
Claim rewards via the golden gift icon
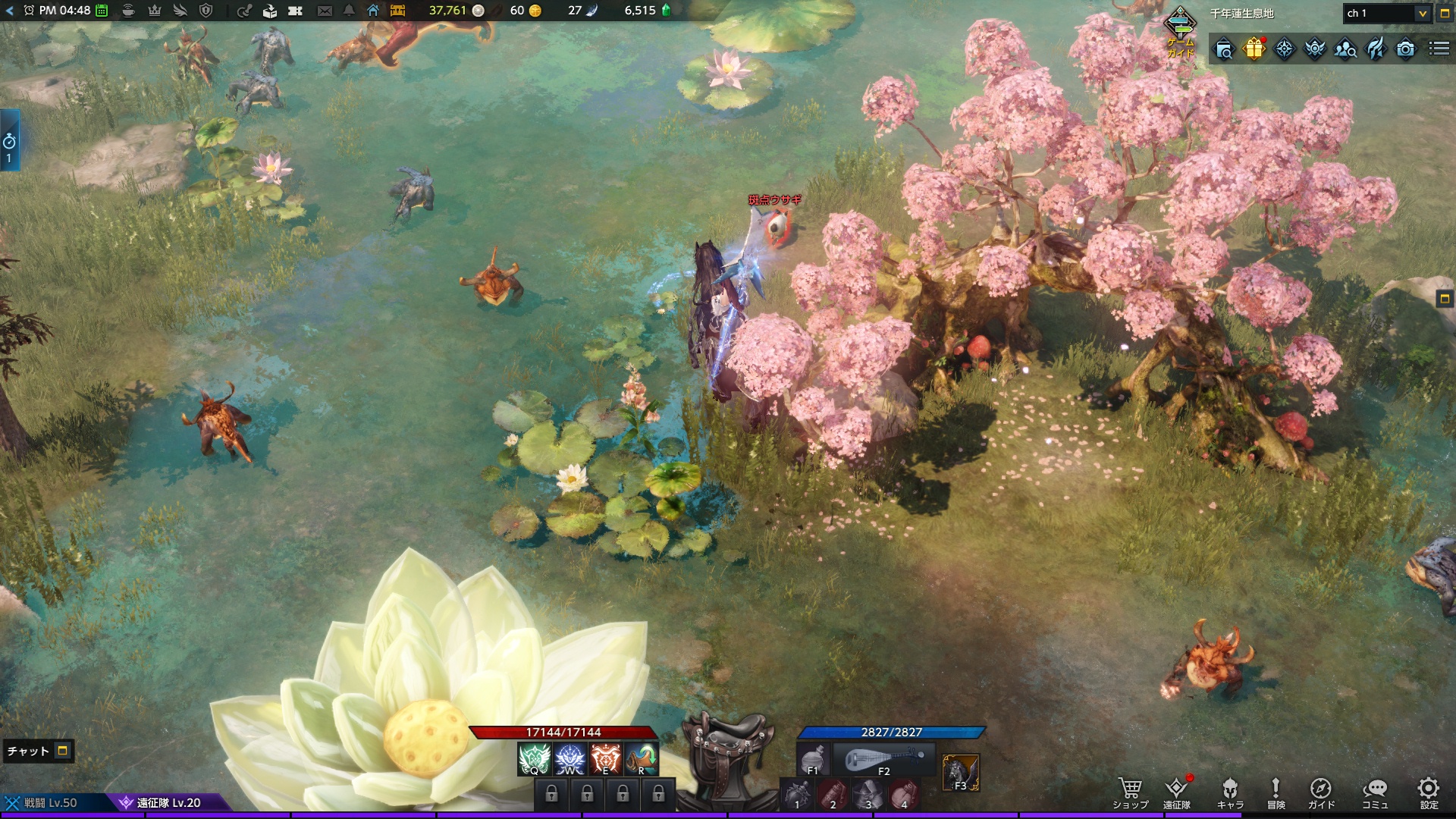pyautogui.click(x=1254, y=49)
